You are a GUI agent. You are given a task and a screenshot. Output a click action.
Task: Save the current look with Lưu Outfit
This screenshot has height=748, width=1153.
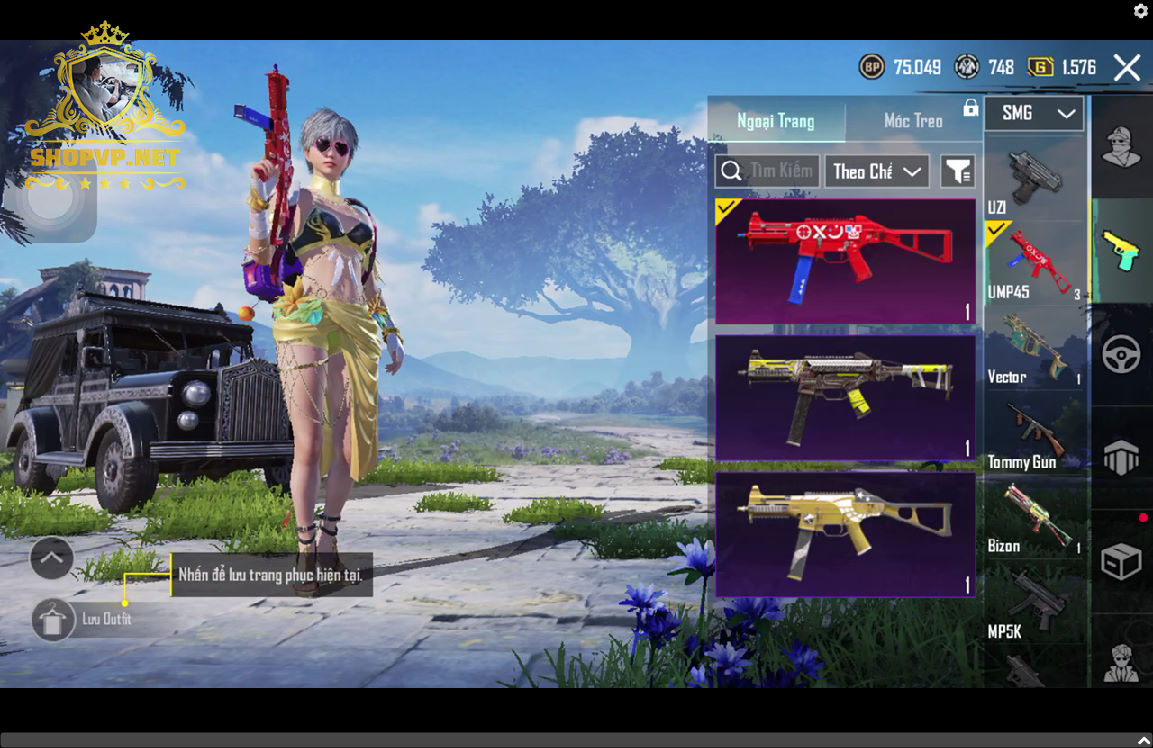tap(54, 620)
